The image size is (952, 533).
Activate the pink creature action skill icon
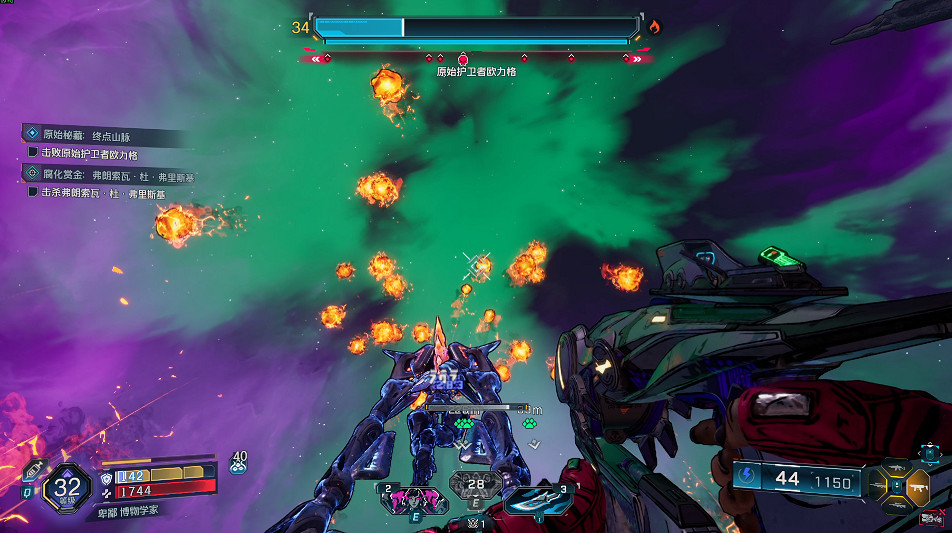(x=413, y=498)
